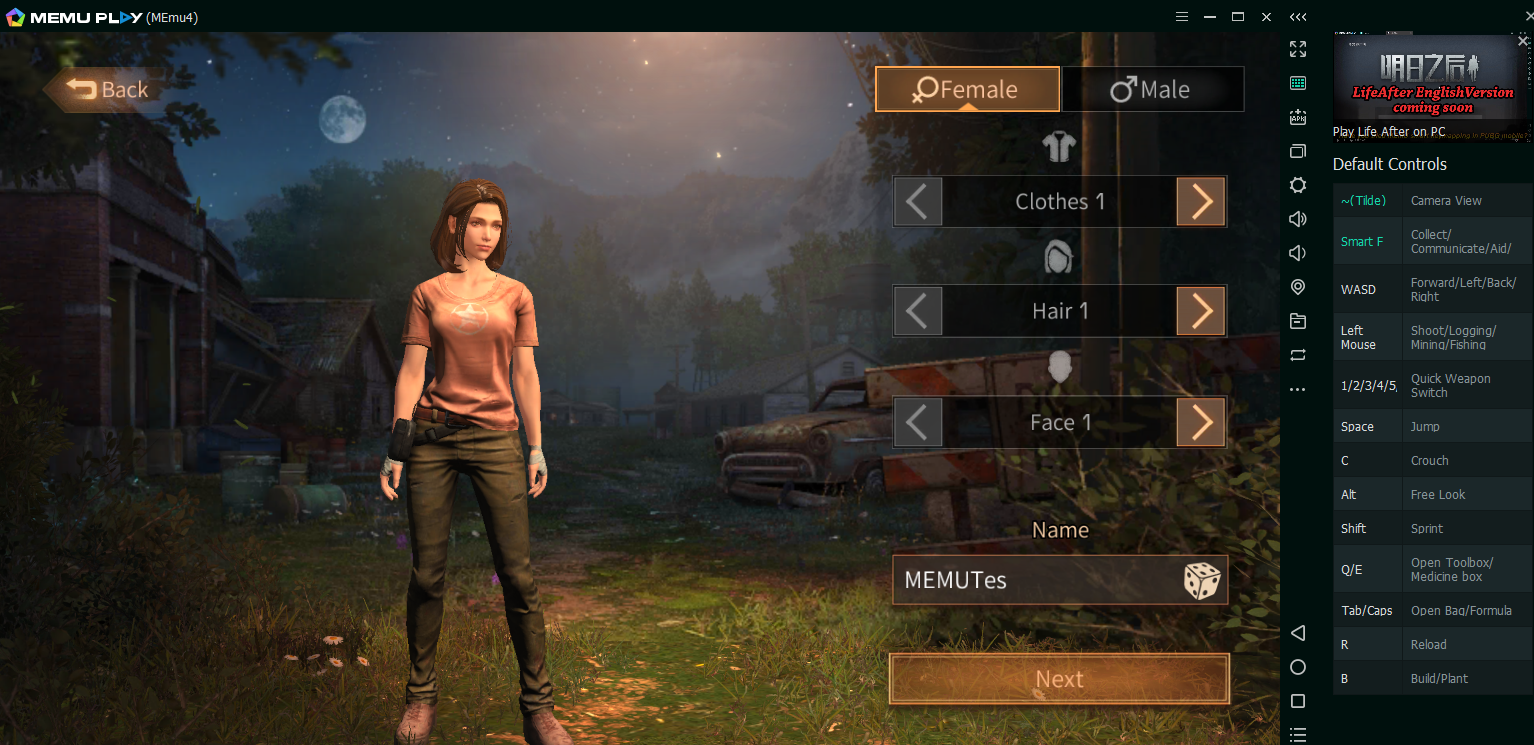Screen dimensions: 1534x745
Task: Cycle to the next Hair style
Action: coord(1201,311)
